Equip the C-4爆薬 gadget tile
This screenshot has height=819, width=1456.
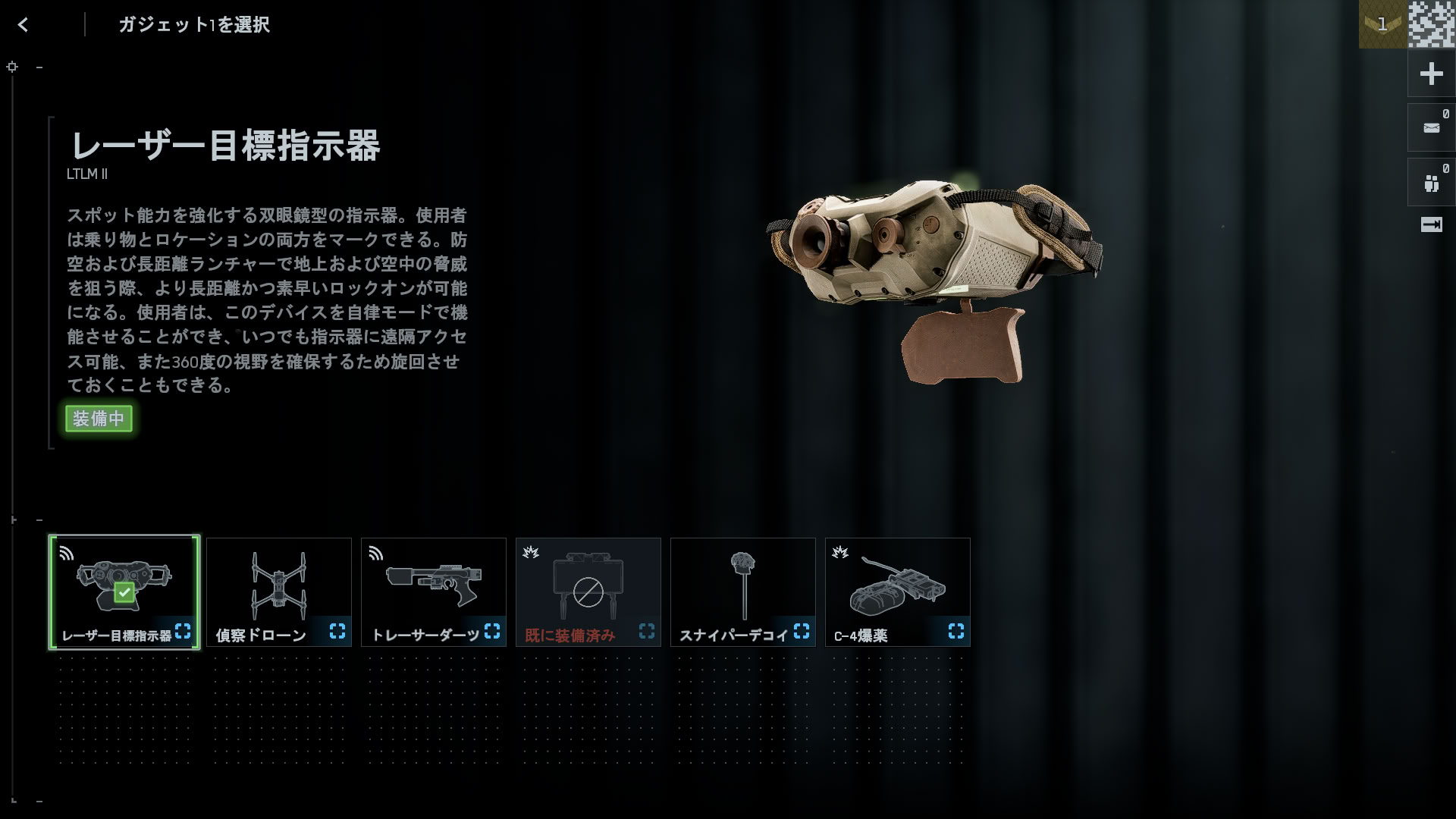[x=898, y=591]
